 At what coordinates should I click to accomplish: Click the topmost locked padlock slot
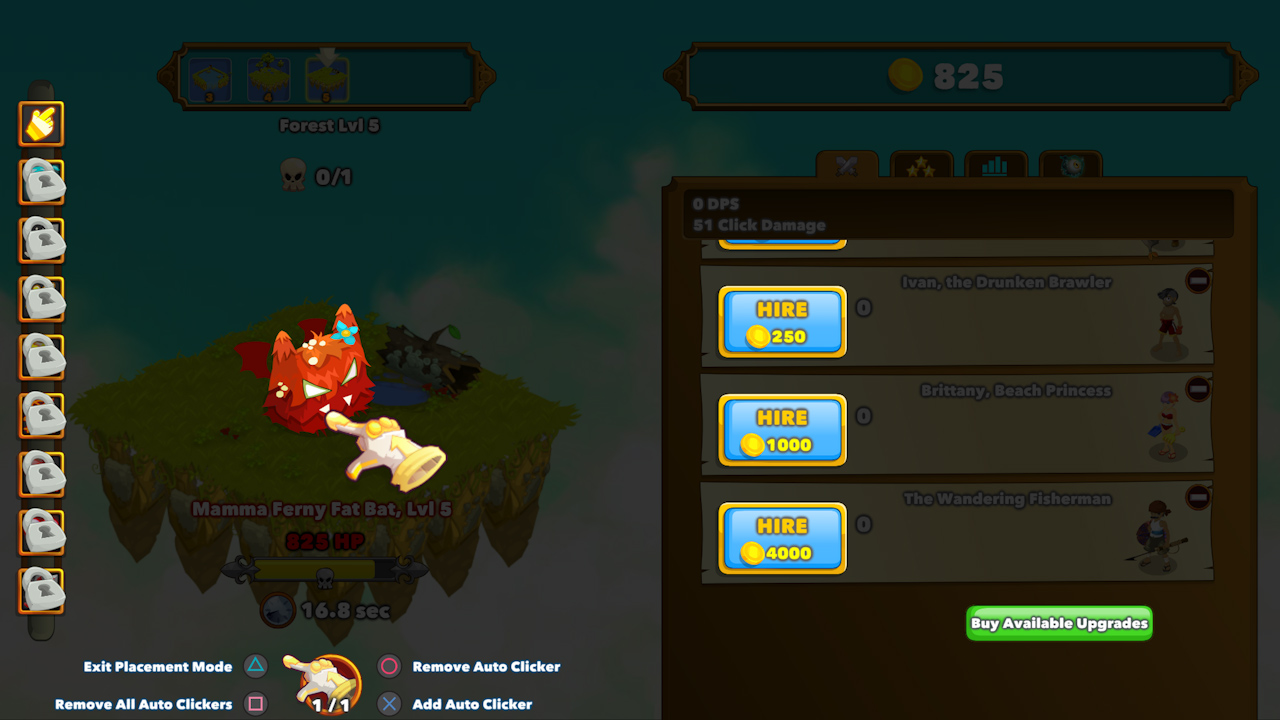click(41, 182)
